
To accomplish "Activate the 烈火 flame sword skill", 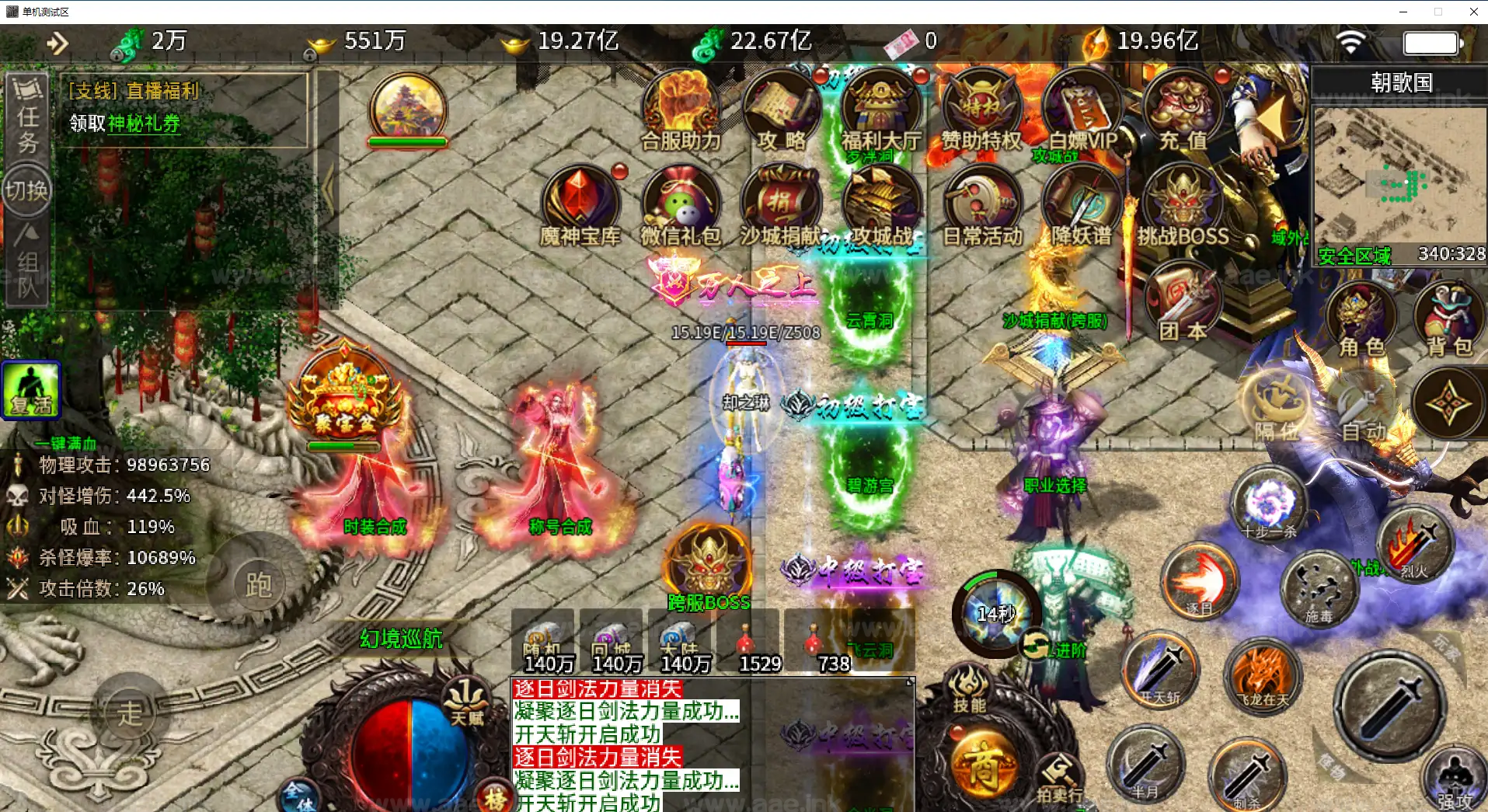I will tap(1414, 545).
